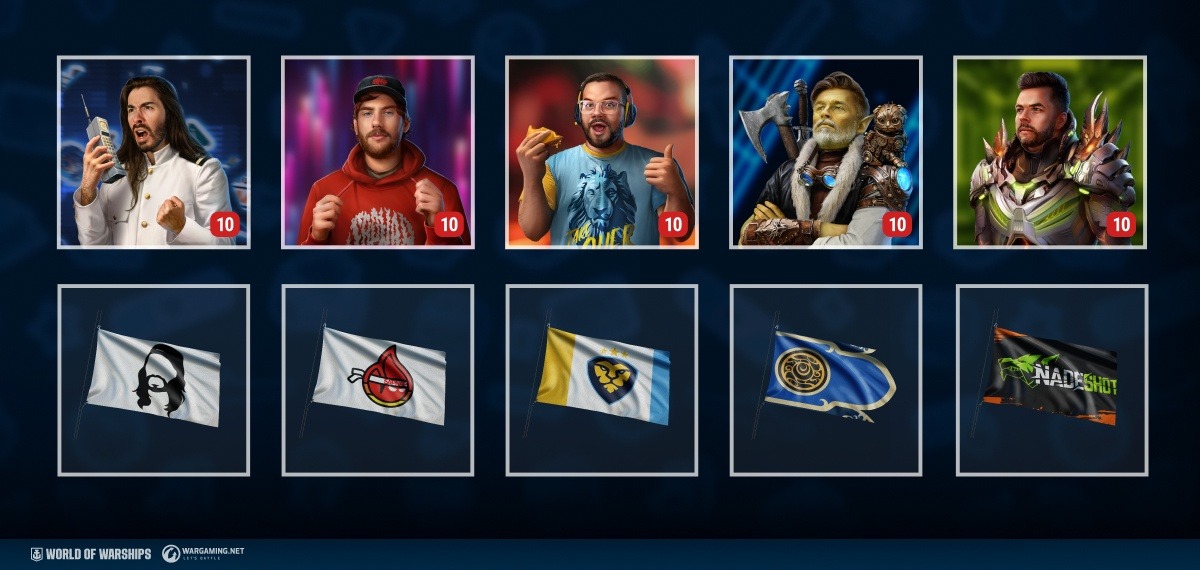Open the World of Warships logo link
Screen dimensions: 1200x570
pyautogui.click(x=91, y=553)
